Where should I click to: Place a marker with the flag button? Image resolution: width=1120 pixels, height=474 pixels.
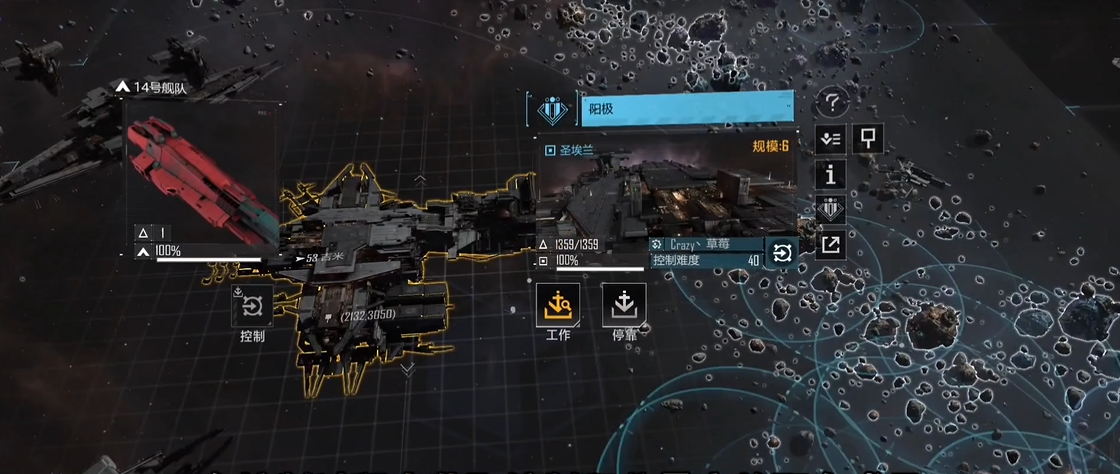click(867, 139)
